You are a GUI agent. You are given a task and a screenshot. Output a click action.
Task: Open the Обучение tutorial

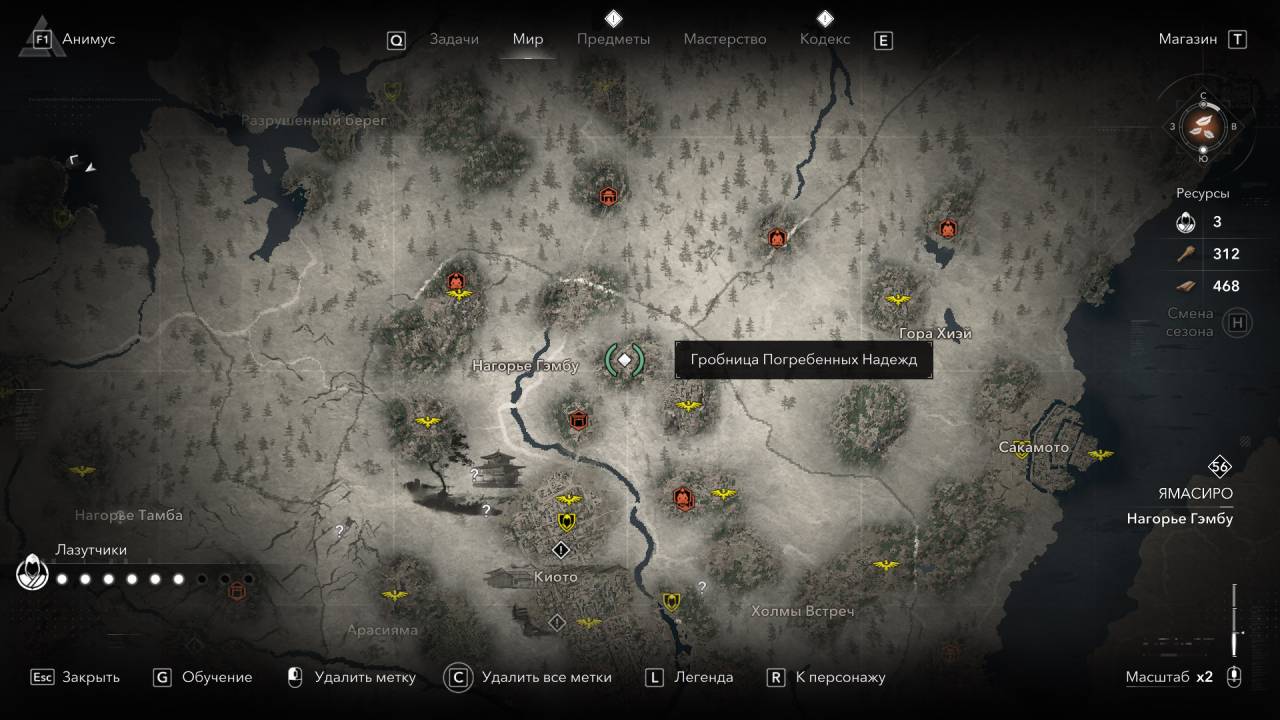(x=216, y=677)
